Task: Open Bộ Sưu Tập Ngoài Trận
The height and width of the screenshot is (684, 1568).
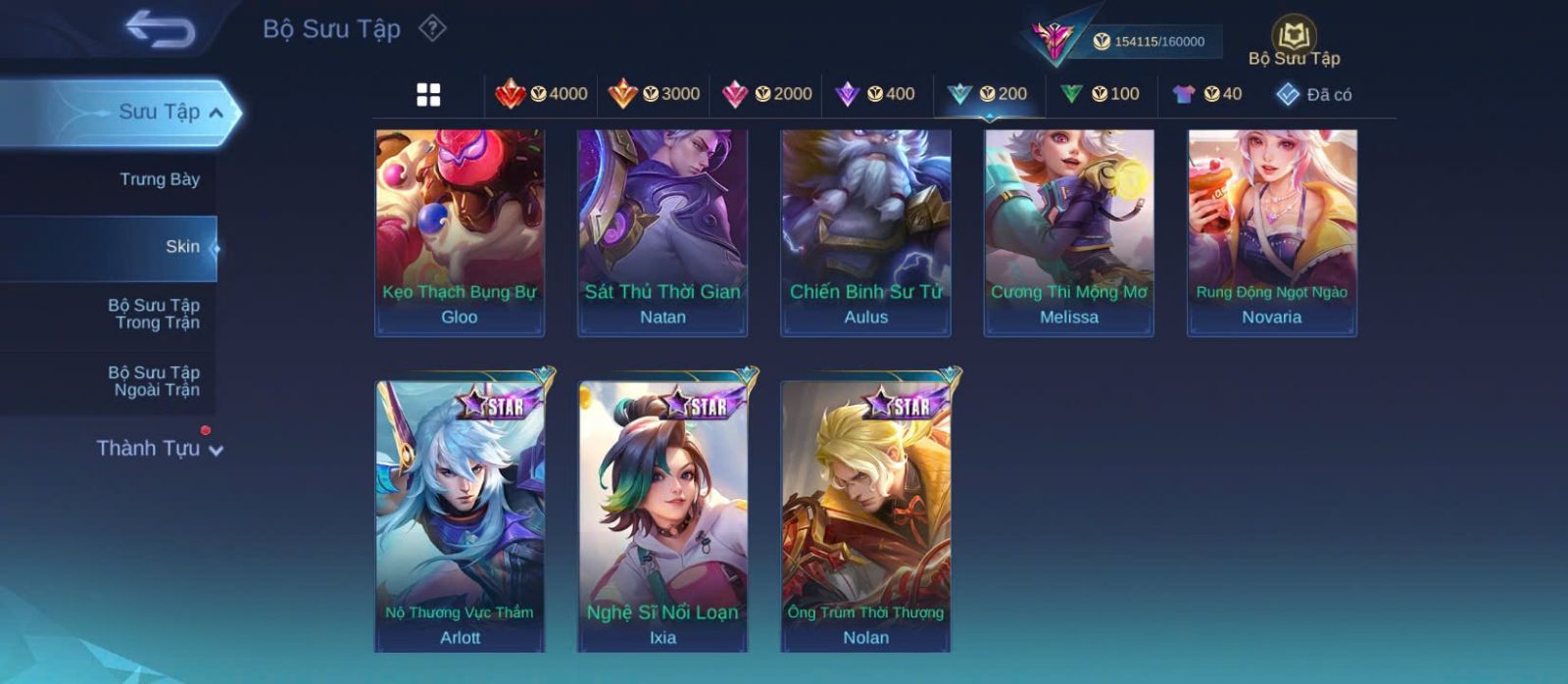Action: [154, 381]
